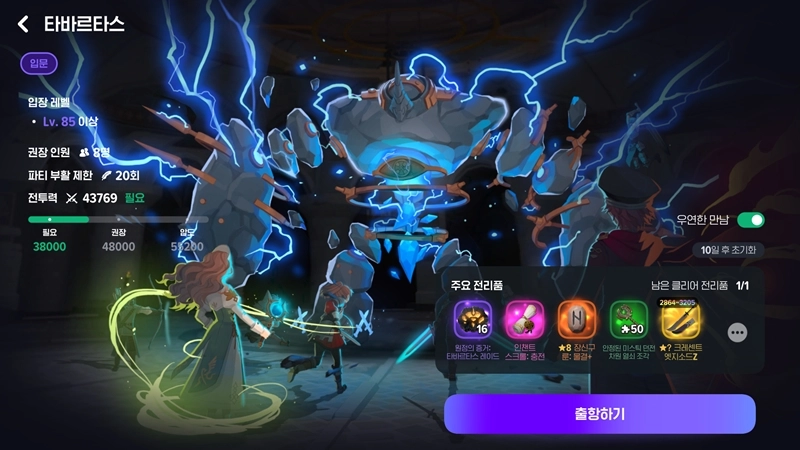Go back from the 타바르타스 screen
Screen dimensions: 800x450
click(23, 25)
